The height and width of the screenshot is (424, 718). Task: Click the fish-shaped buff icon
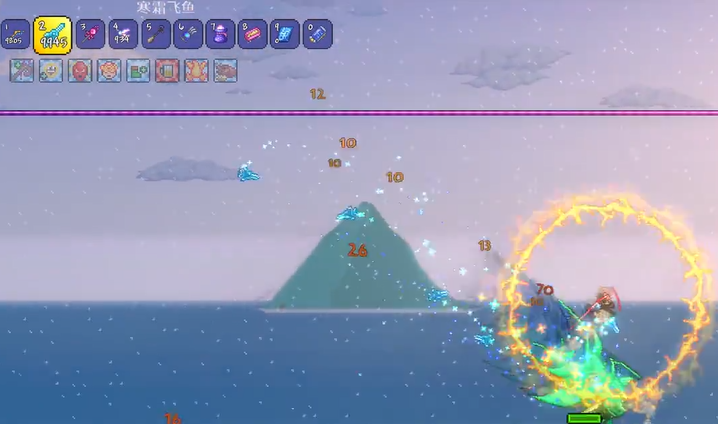coord(225,71)
